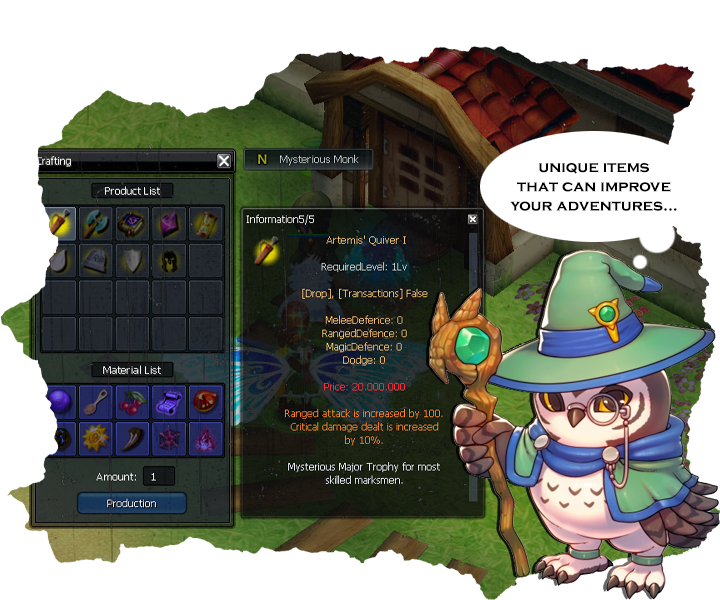Close the Crafting window
720x600 pixels.
point(224,161)
